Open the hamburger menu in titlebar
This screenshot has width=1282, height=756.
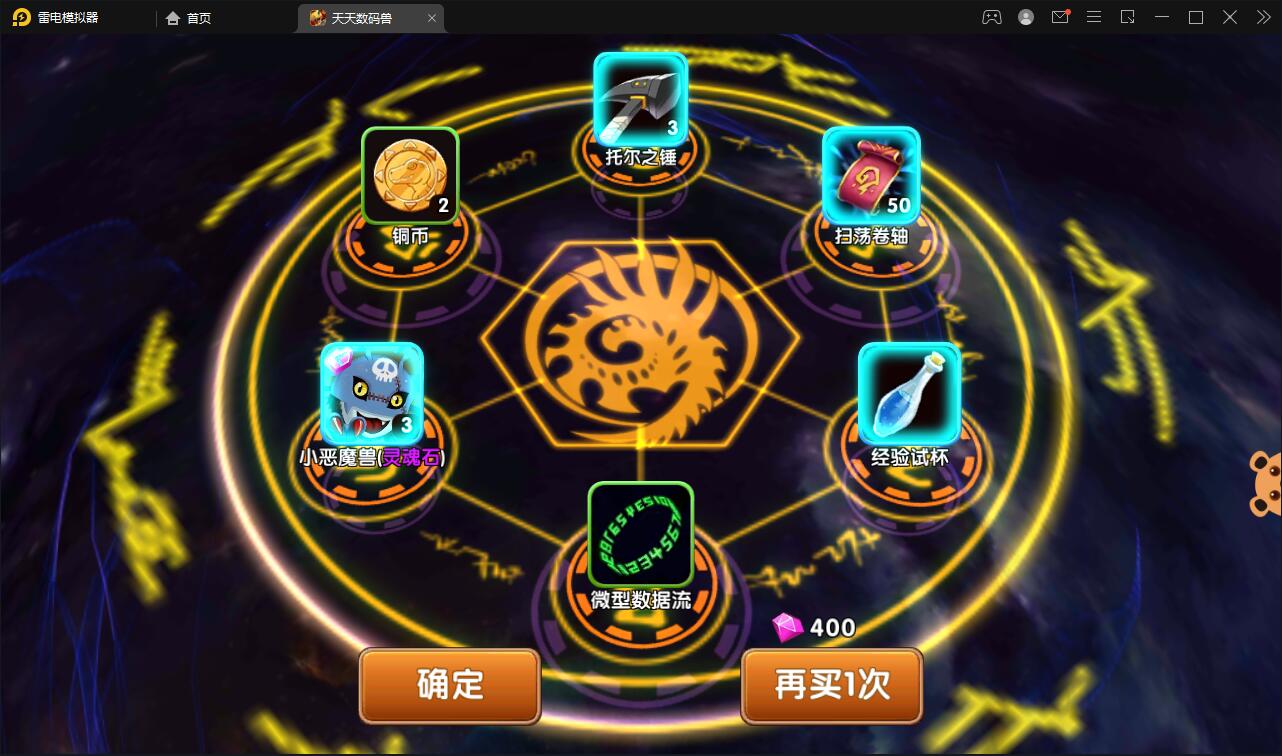[x=1094, y=17]
